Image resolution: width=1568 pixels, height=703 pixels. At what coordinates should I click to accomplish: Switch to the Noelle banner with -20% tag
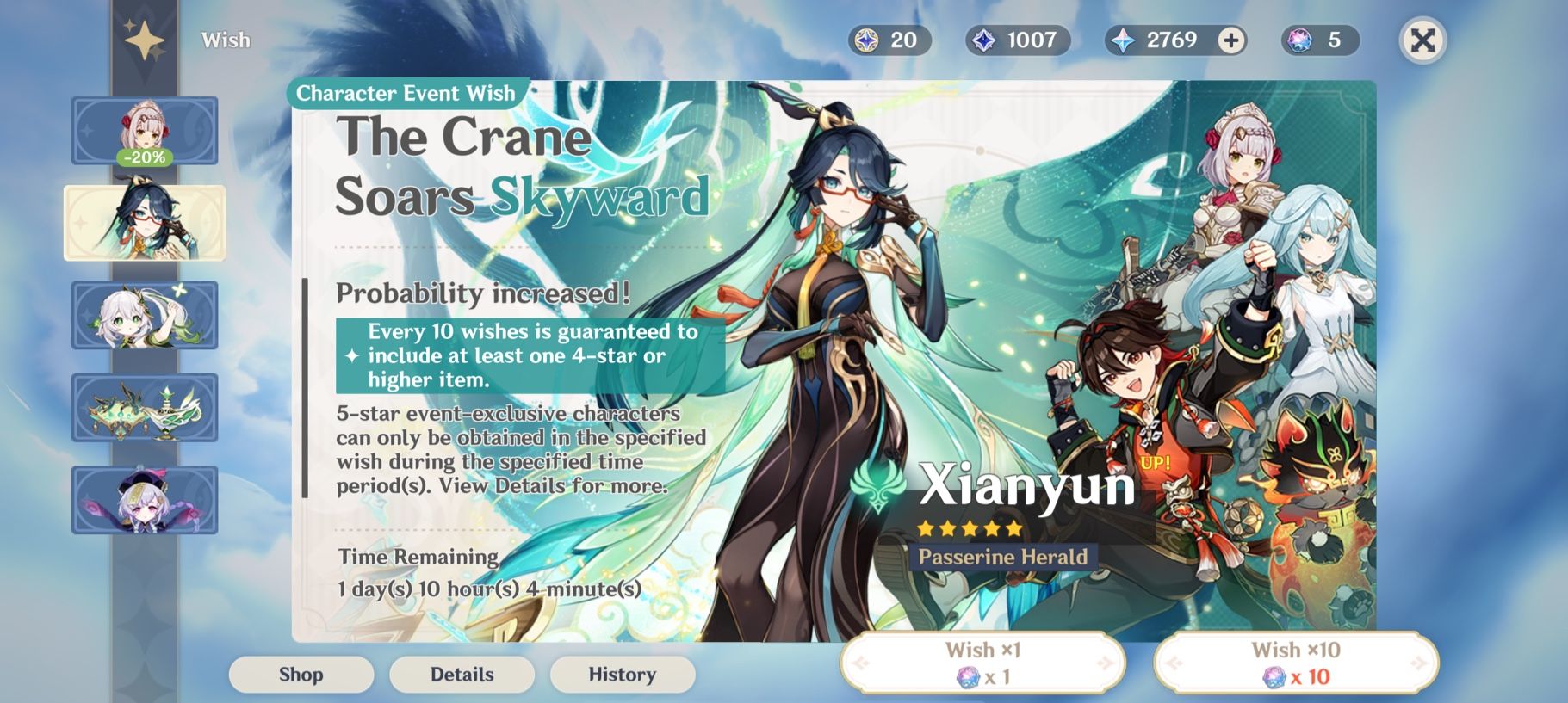pyautogui.click(x=145, y=131)
